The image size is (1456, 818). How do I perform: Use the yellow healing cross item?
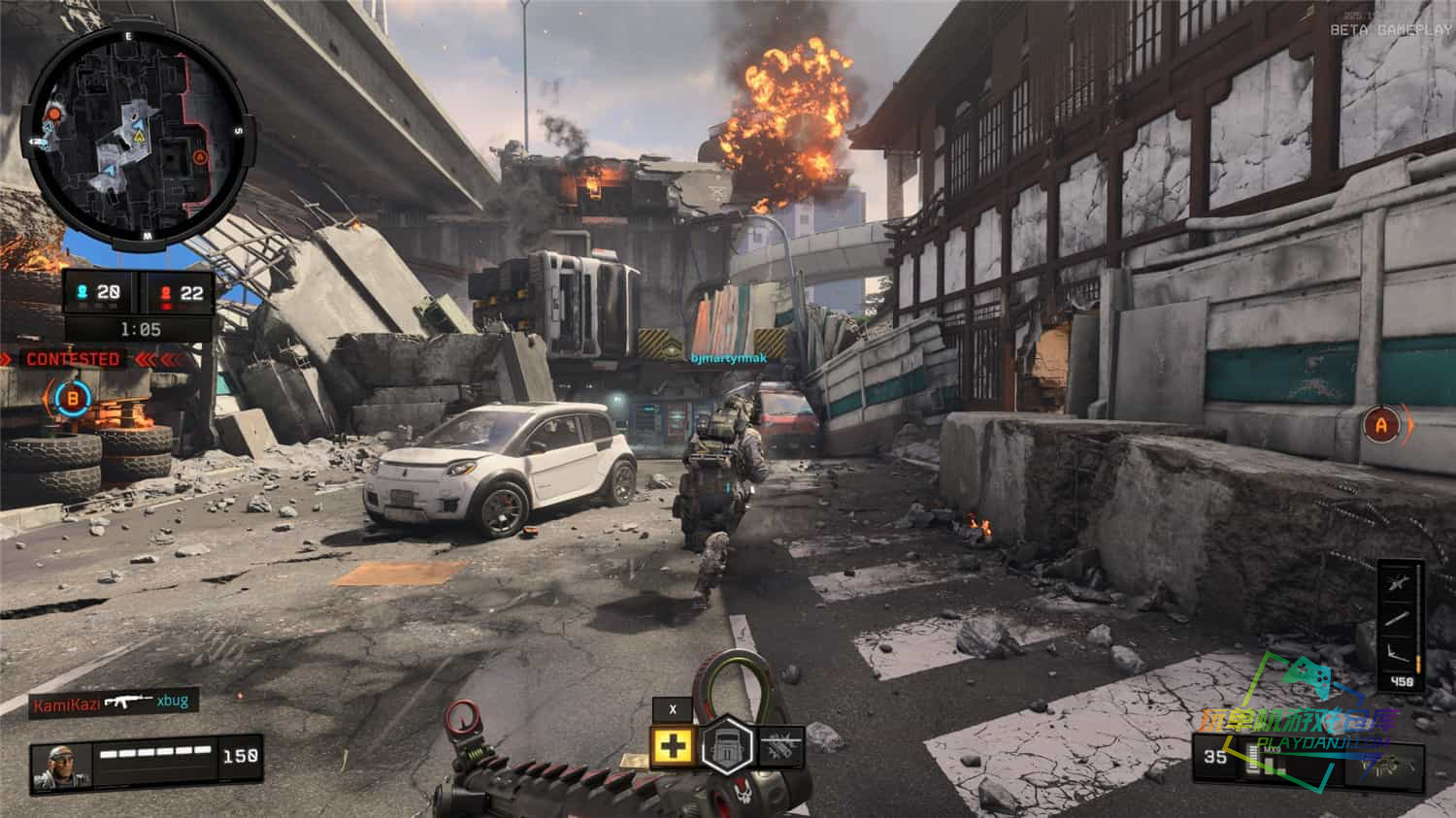673,746
